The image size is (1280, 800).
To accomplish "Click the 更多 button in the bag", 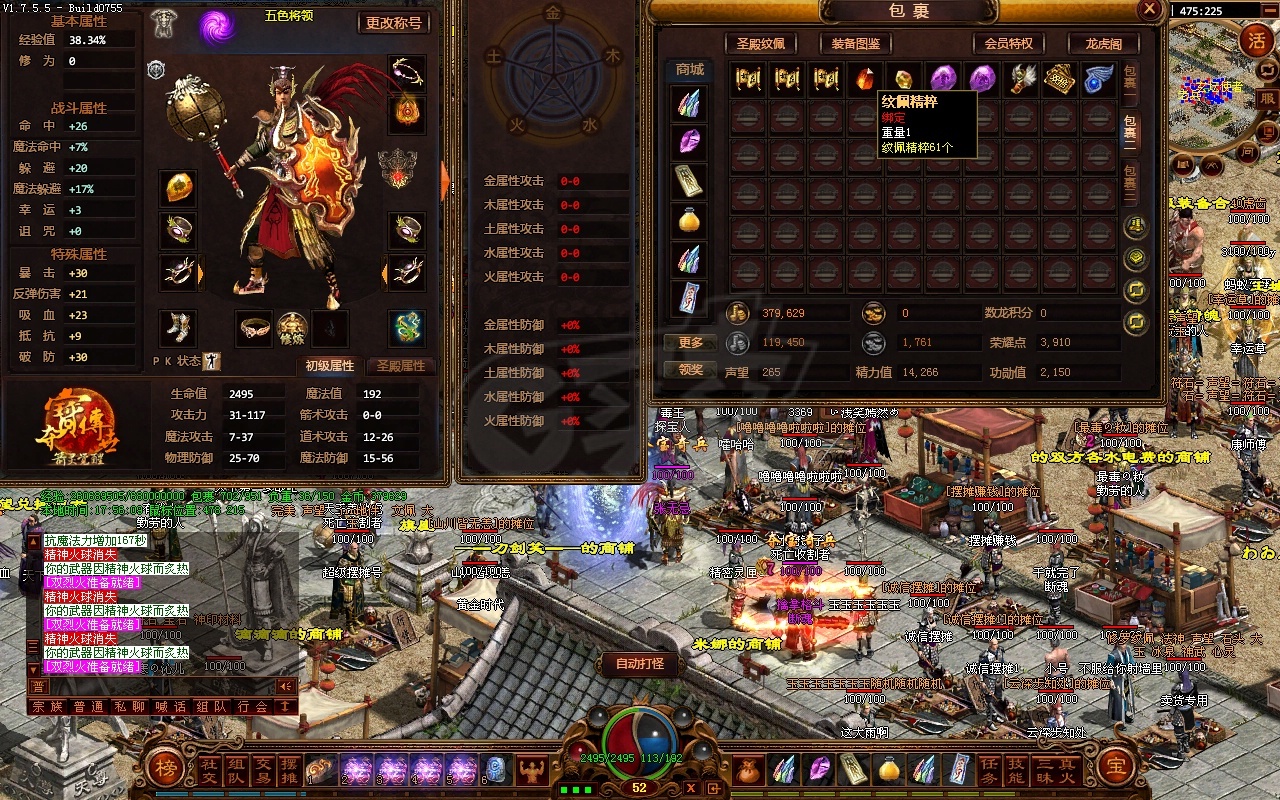I will pyautogui.click(x=691, y=343).
